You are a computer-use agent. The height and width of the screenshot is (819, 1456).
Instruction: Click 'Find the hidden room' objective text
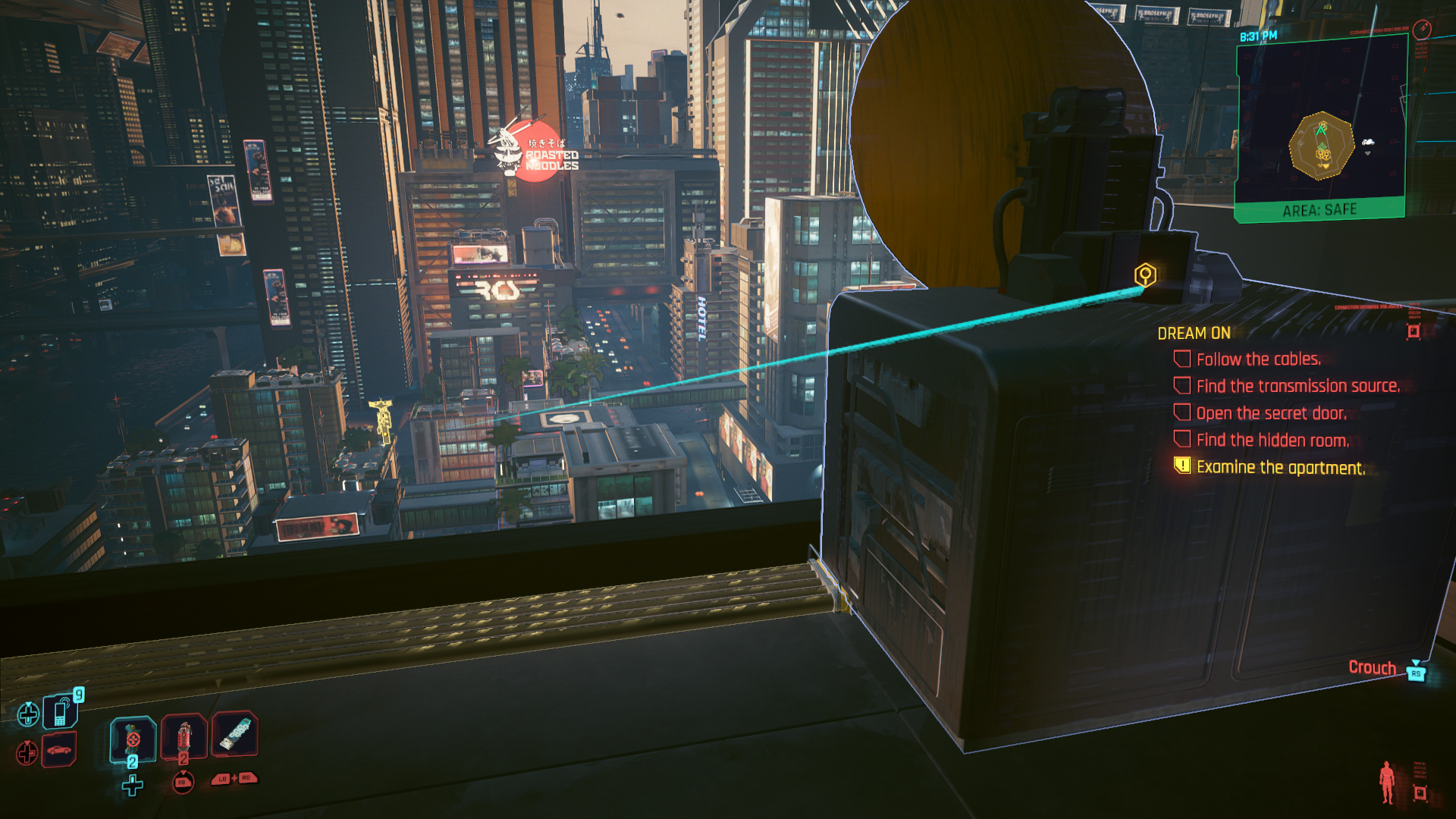coord(1275,441)
